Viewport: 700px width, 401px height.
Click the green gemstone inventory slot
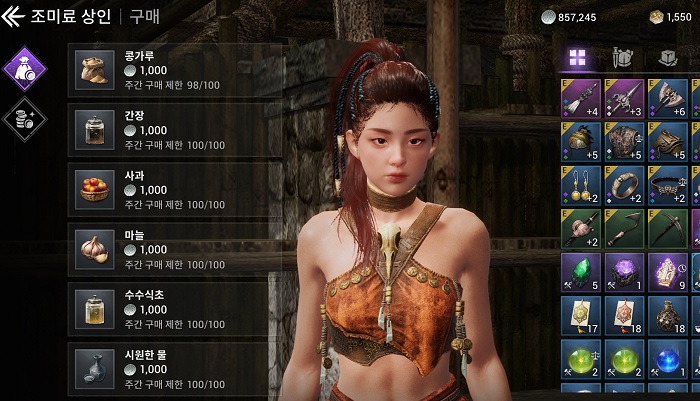point(581,272)
